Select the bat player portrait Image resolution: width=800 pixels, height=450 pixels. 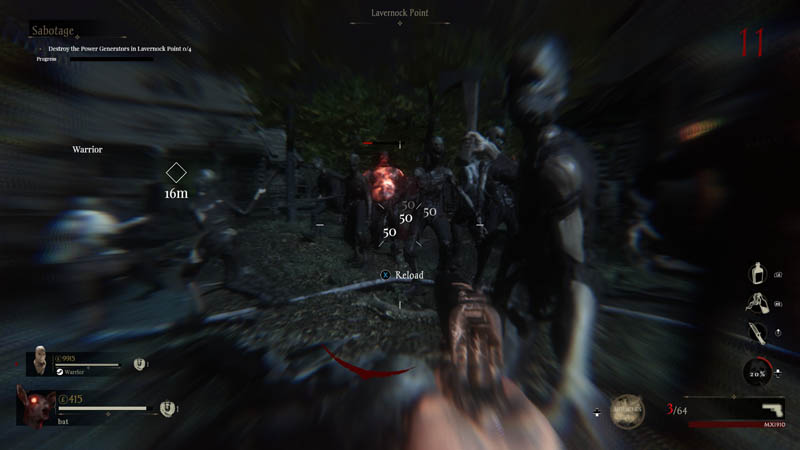36,408
